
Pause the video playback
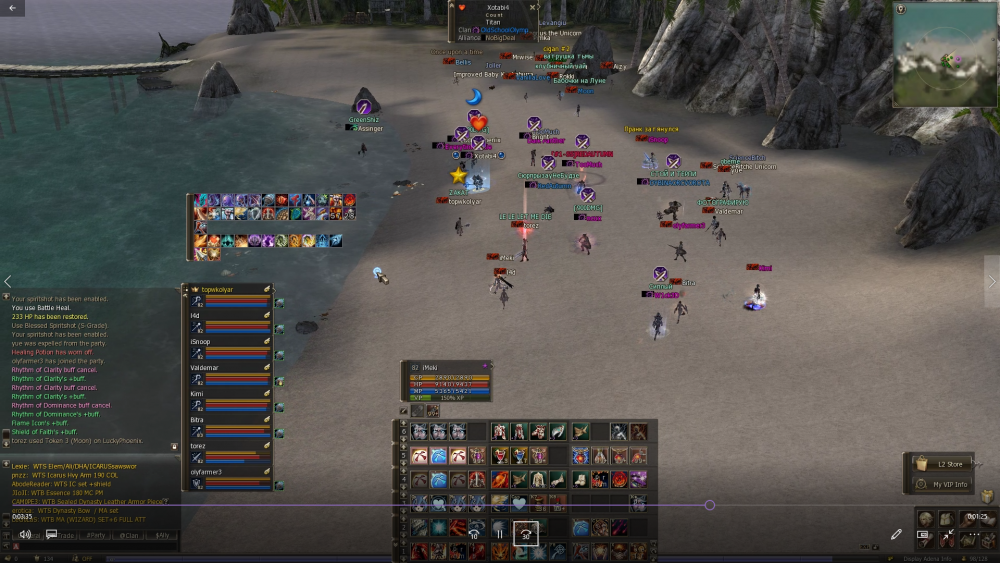tap(499, 534)
